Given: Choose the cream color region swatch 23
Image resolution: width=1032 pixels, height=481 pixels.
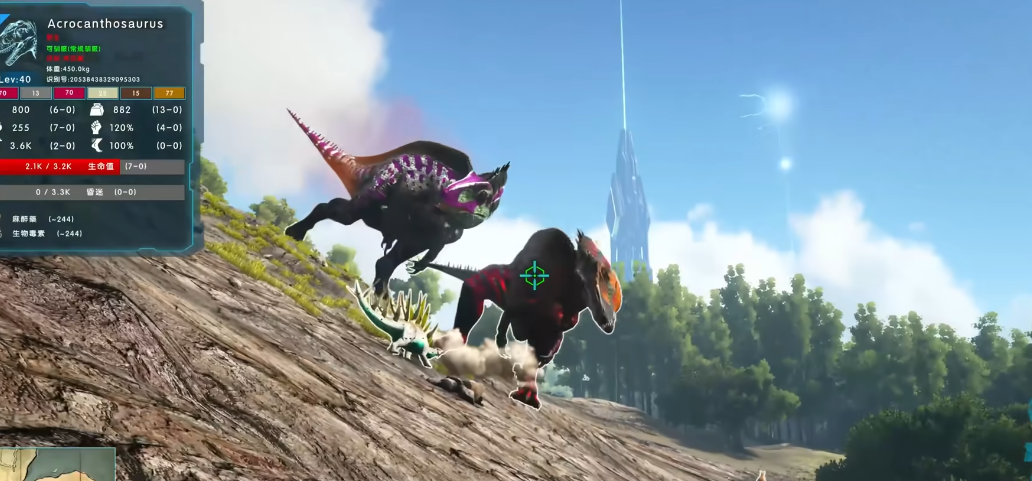Looking at the screenshot, I should [102, 93].
